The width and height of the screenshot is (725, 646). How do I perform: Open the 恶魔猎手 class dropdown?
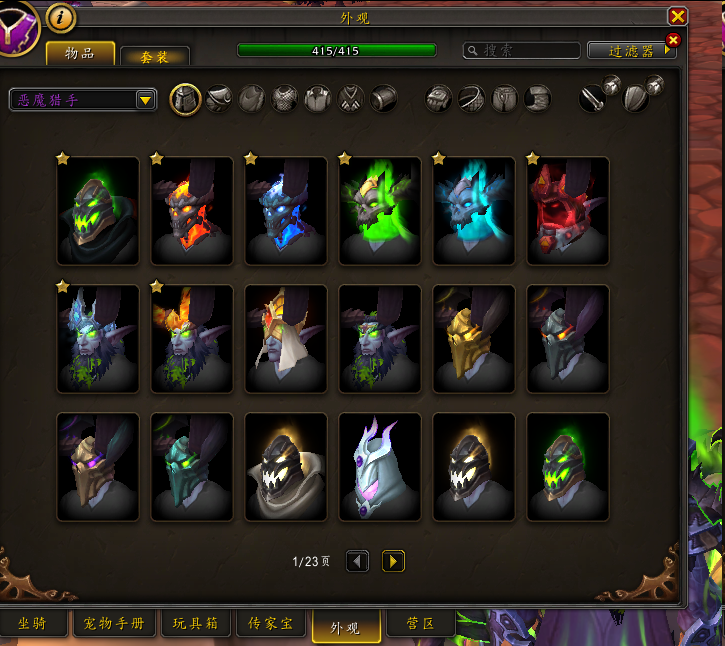(x=83, y=99)
